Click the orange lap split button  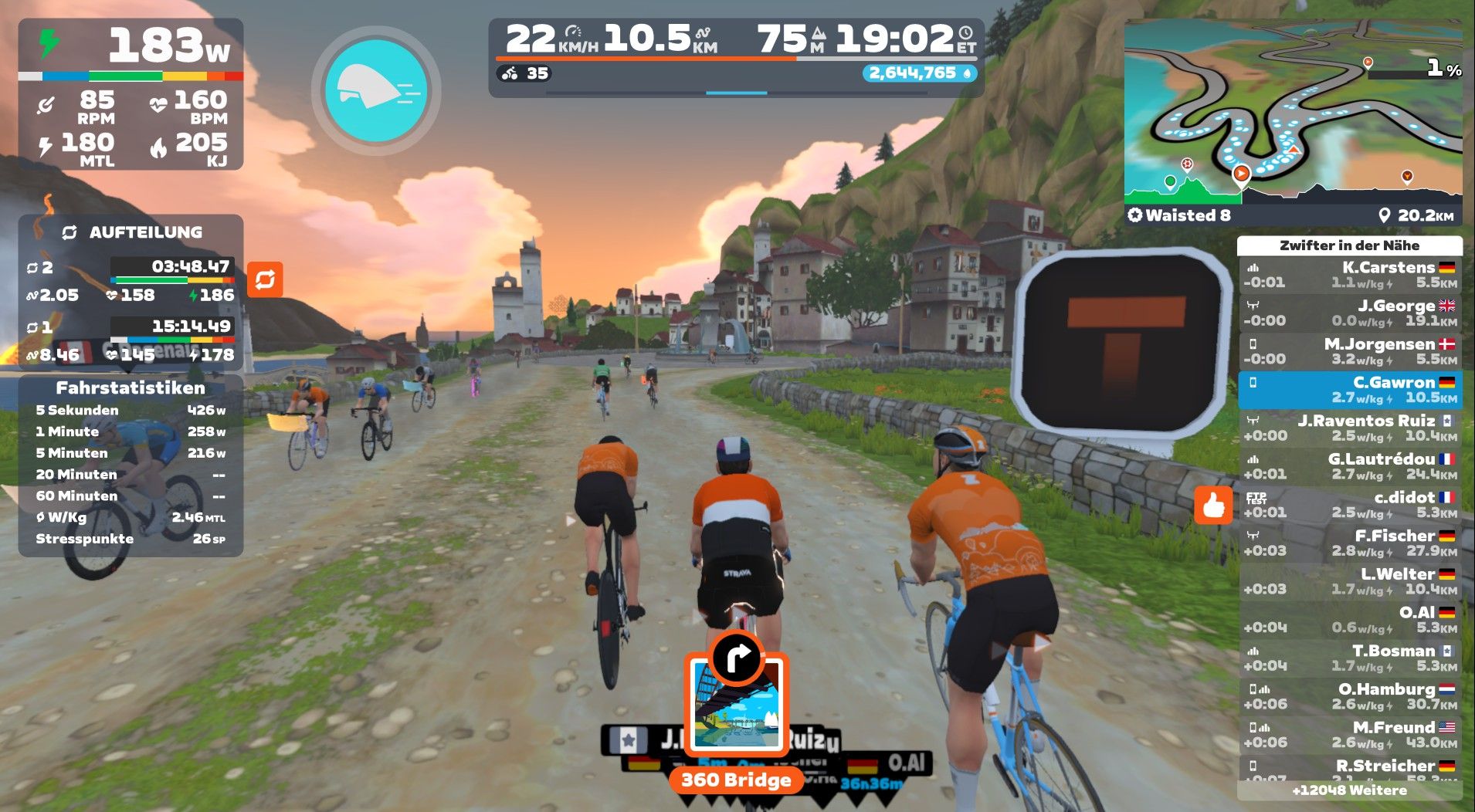point(265,279)
